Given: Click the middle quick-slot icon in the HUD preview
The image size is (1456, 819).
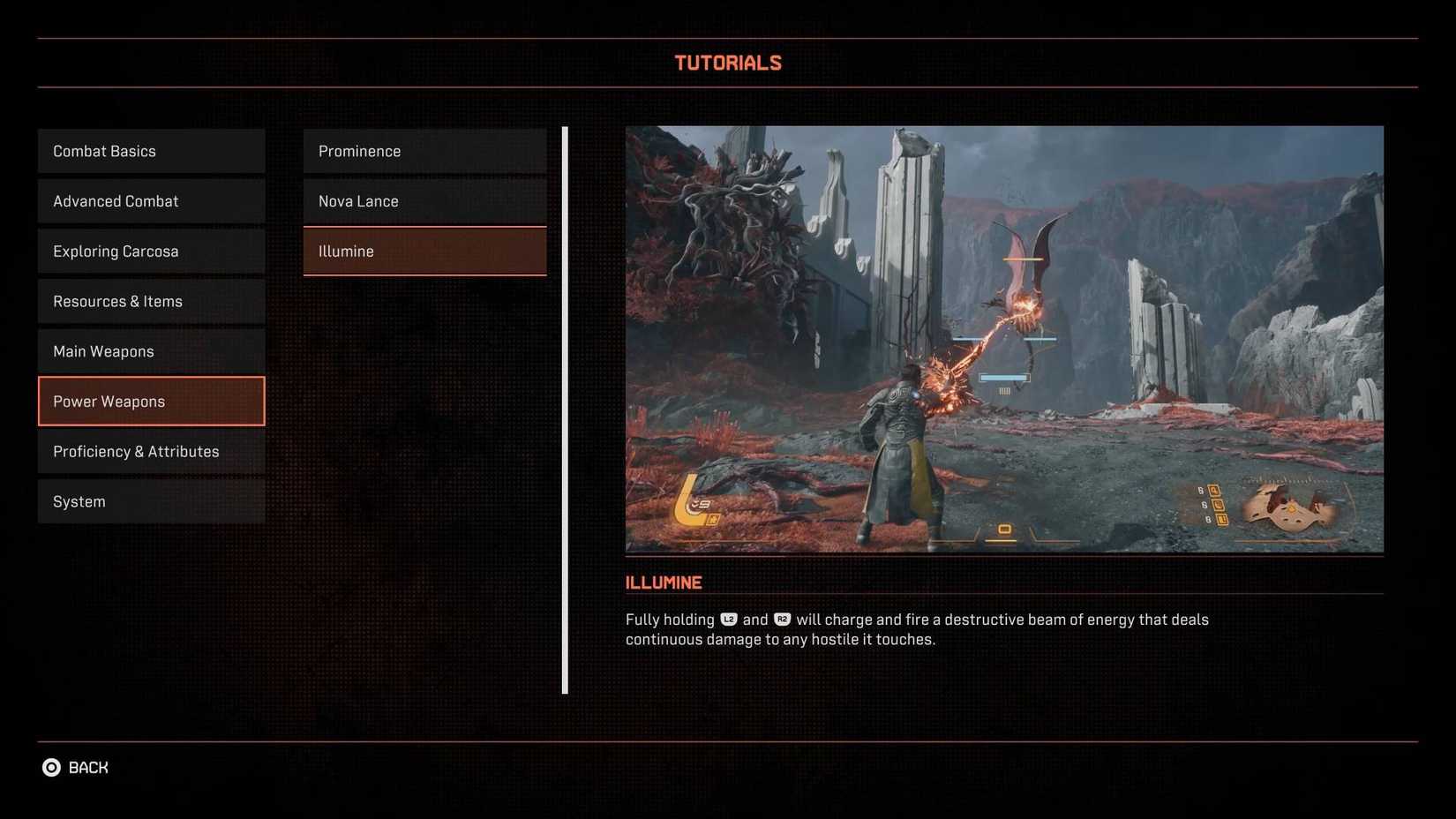Looking at the screenshot, I should (x=1217, y=506).
